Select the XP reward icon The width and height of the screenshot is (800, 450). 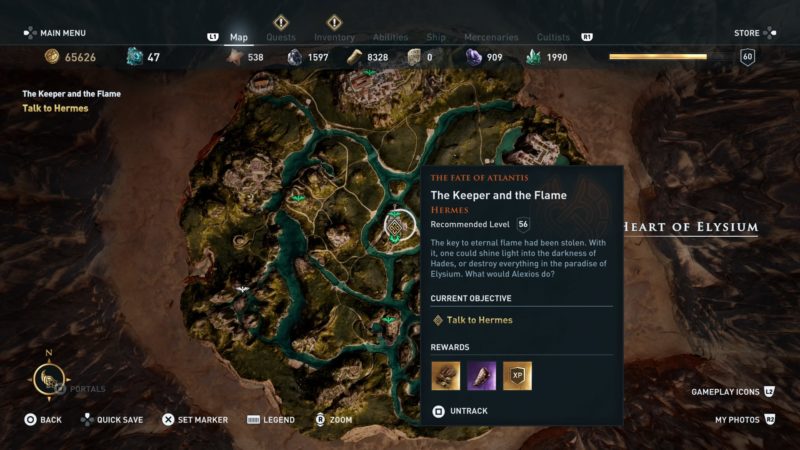(x=517, y=375)
